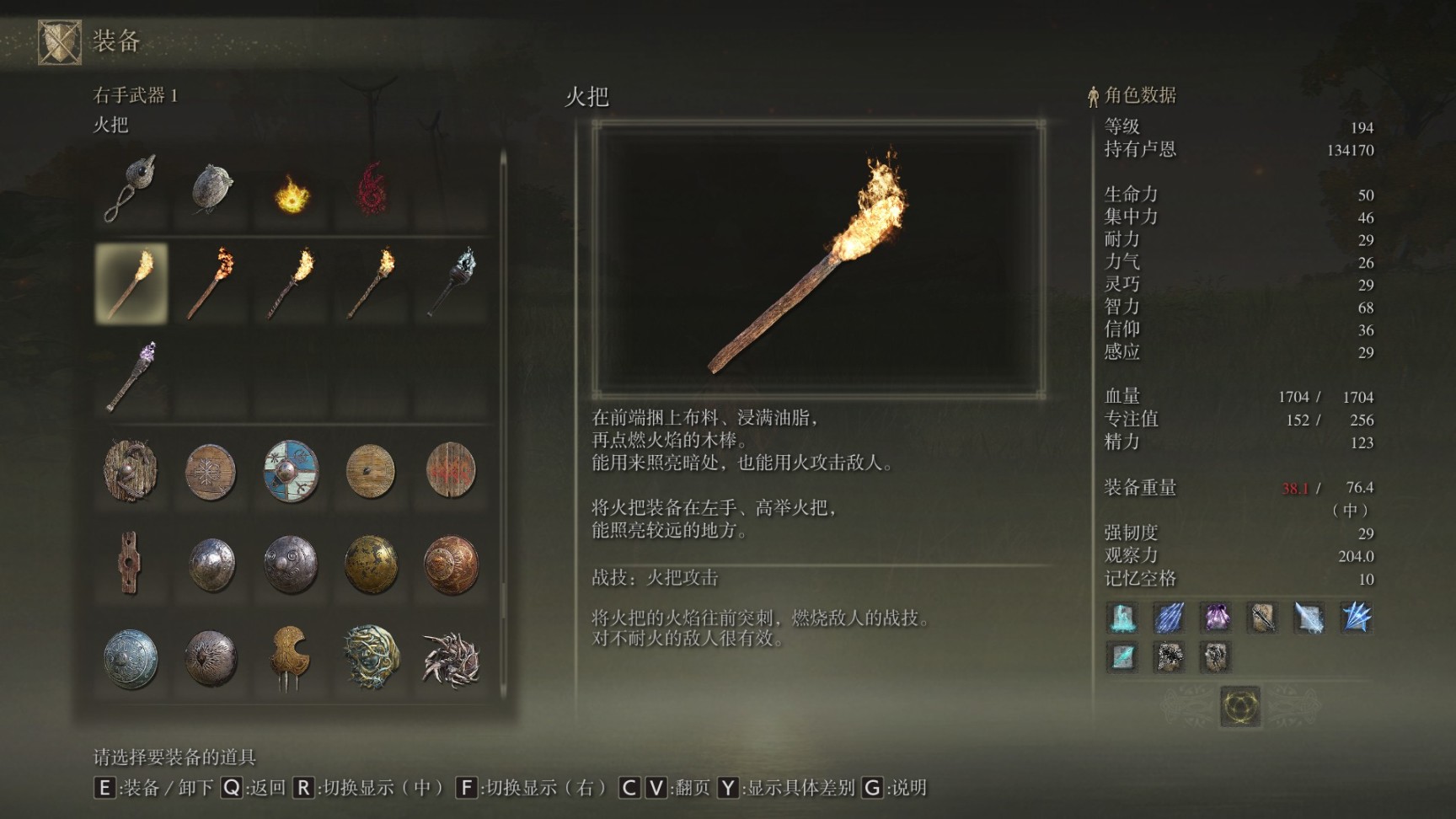Pick the purple-flamed torch

131,377
